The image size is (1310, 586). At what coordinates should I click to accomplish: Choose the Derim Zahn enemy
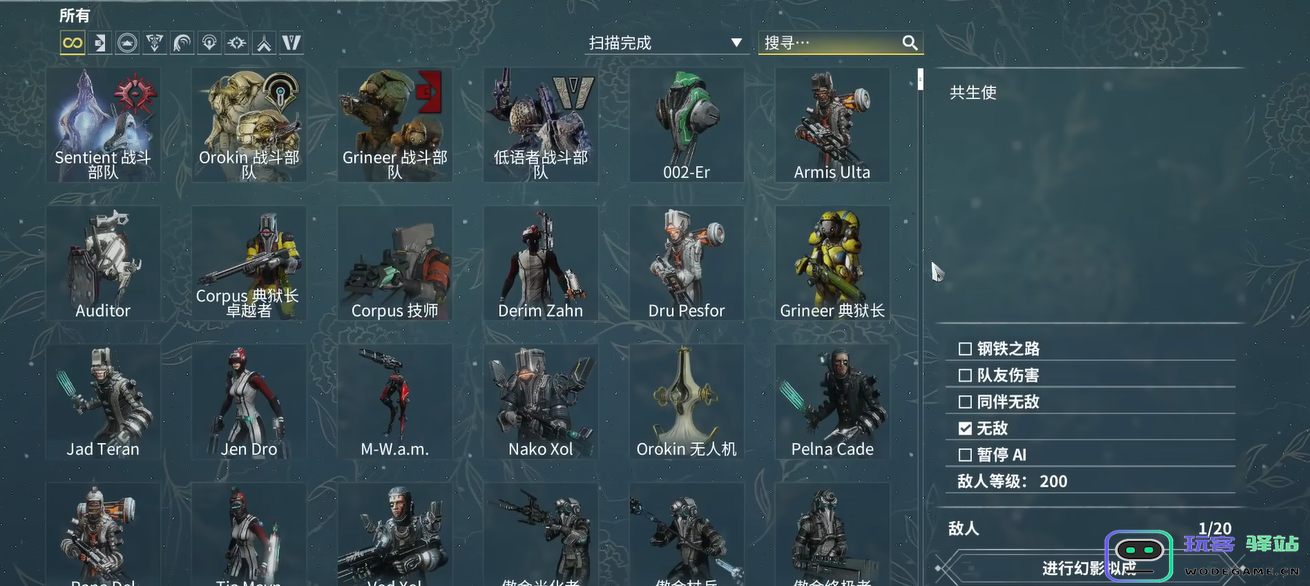click(x=541, y=263)
